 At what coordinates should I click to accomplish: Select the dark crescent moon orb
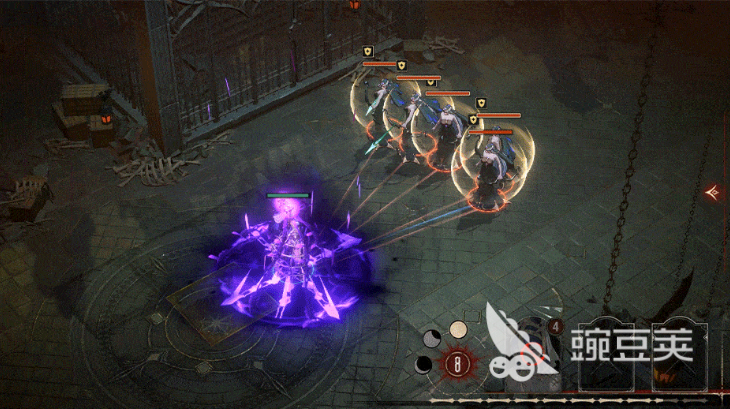click(424, 364)
